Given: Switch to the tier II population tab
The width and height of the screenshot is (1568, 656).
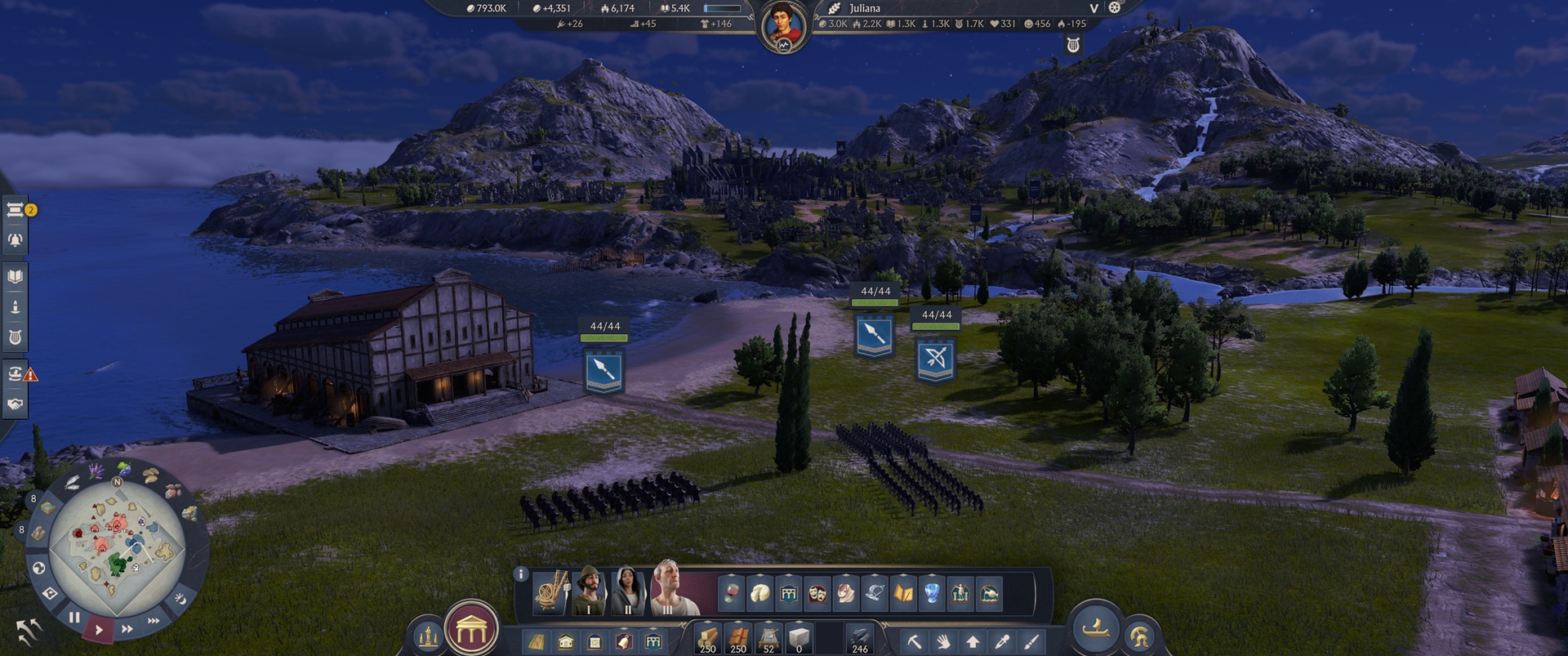Looking at the screenshot, I should [x=626, y=592].
